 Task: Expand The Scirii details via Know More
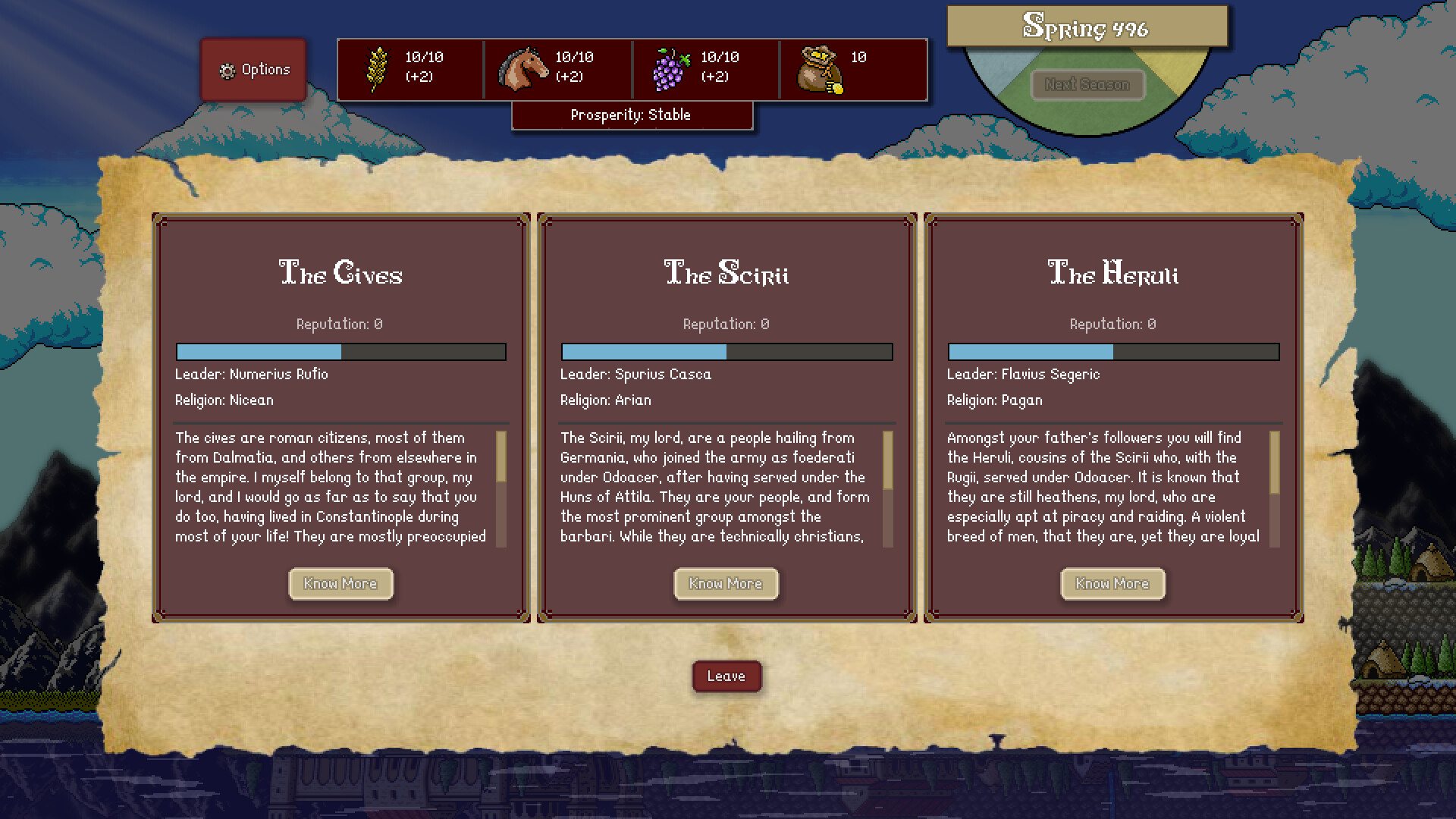tap(726, 584)
